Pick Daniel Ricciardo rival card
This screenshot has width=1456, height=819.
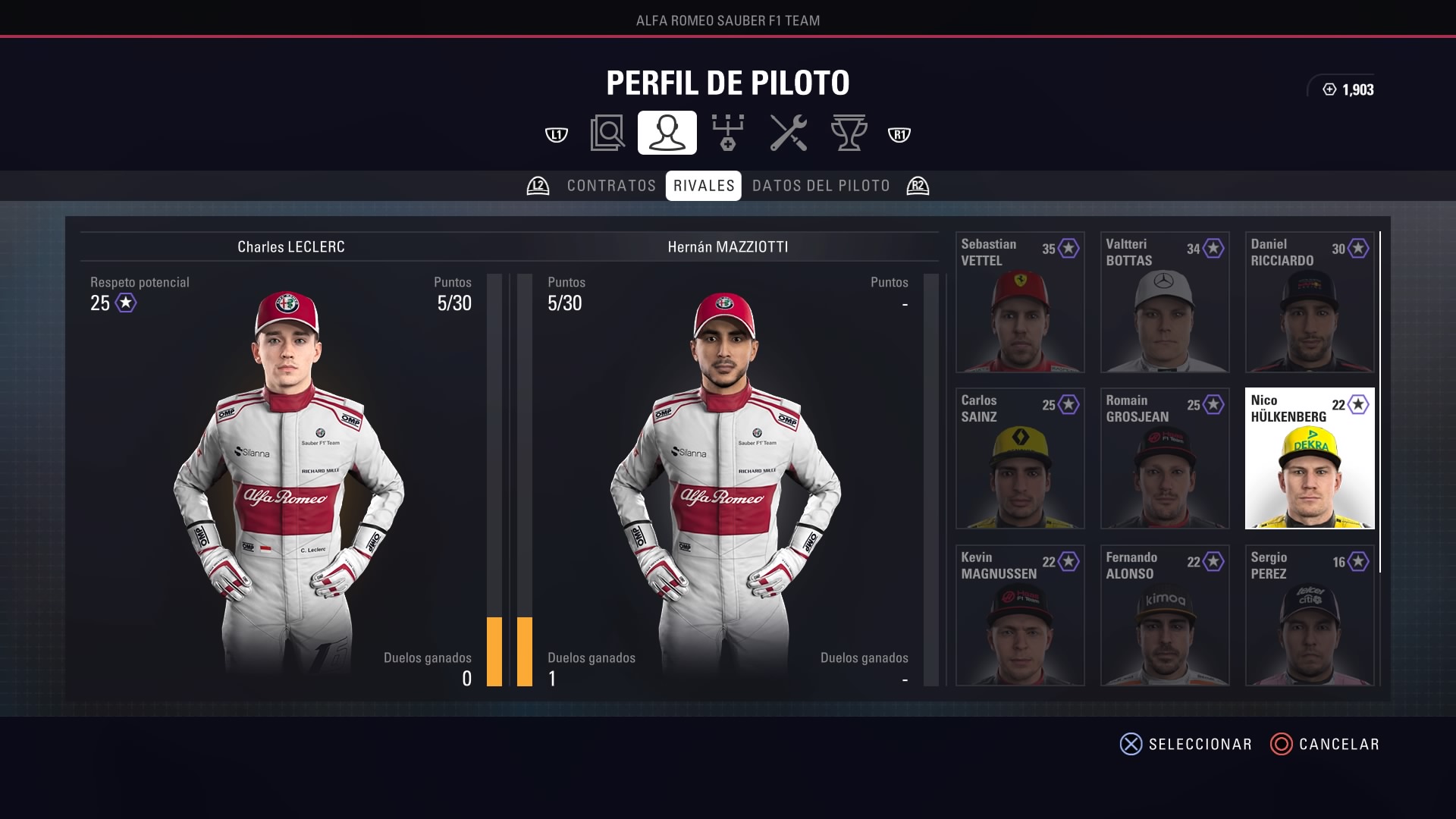(1310, 302)
